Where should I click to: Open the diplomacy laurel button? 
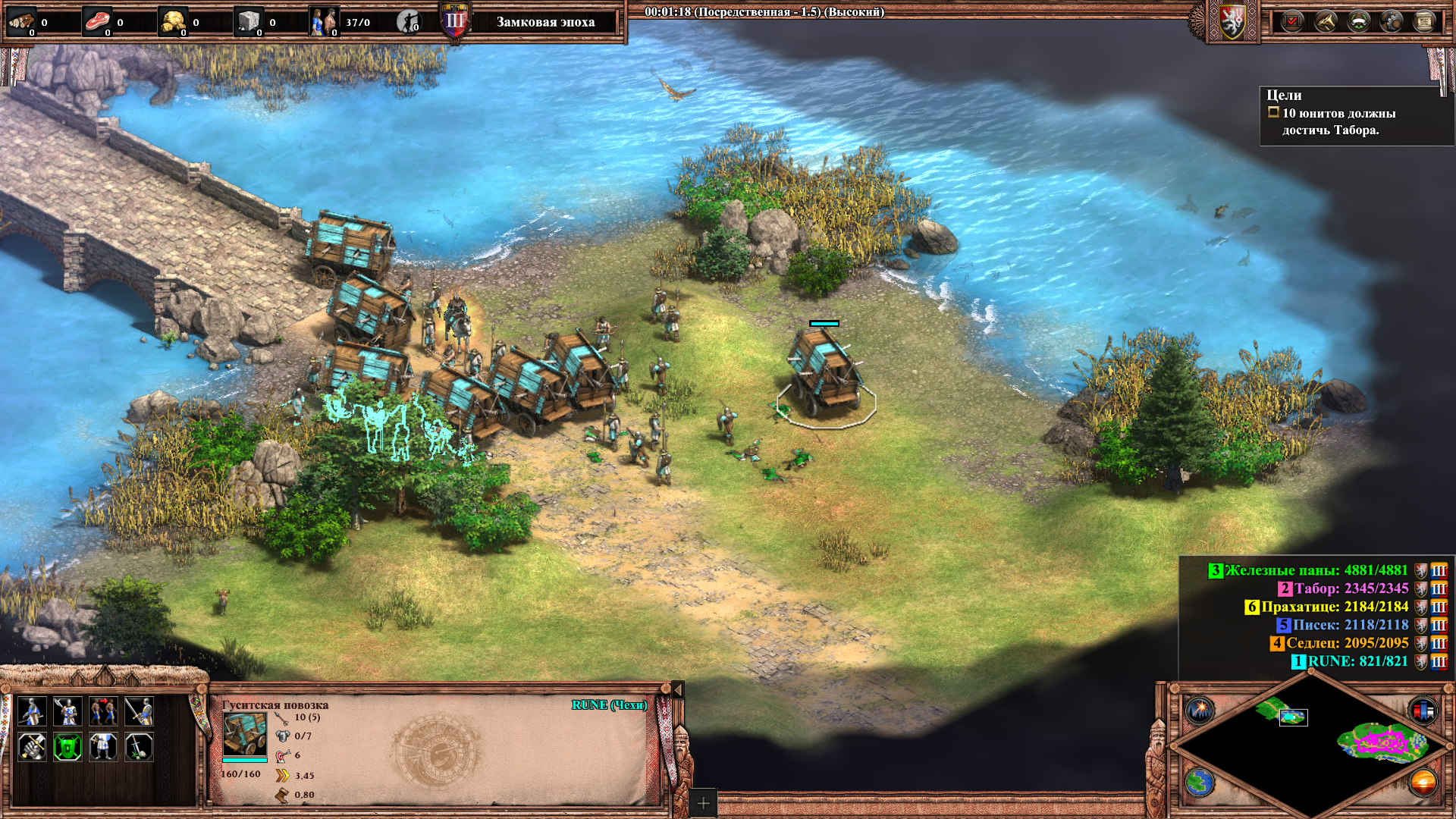pos(1358,21)
